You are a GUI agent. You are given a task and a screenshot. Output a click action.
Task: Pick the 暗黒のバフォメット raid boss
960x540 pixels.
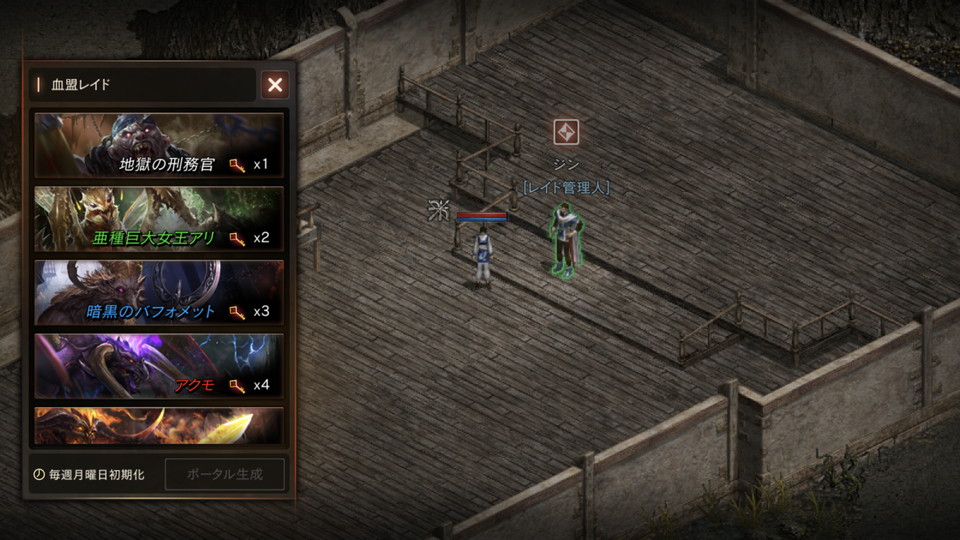click(159, 291)
